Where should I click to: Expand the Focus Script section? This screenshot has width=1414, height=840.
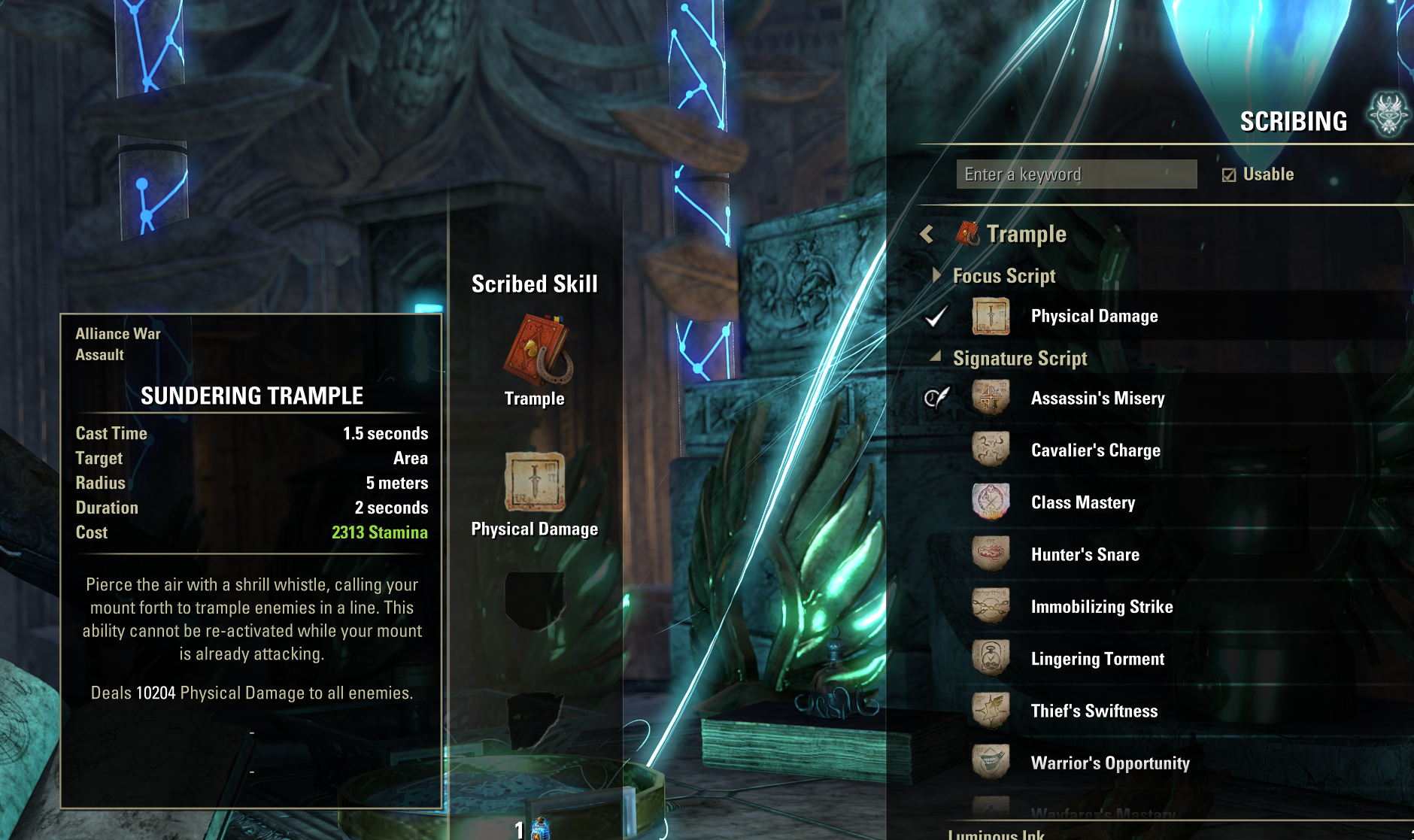[936, 275]
